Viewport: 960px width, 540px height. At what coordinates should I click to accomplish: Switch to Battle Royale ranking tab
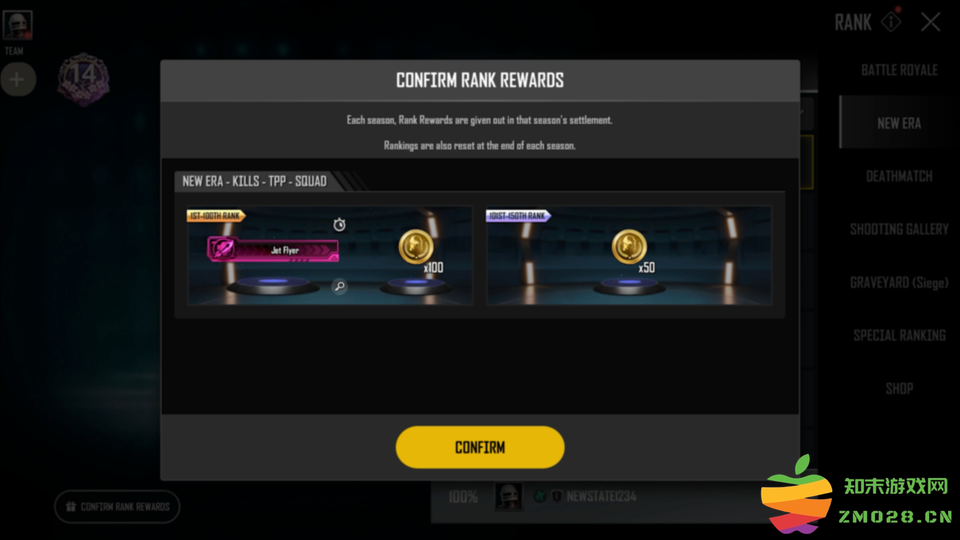899,70
